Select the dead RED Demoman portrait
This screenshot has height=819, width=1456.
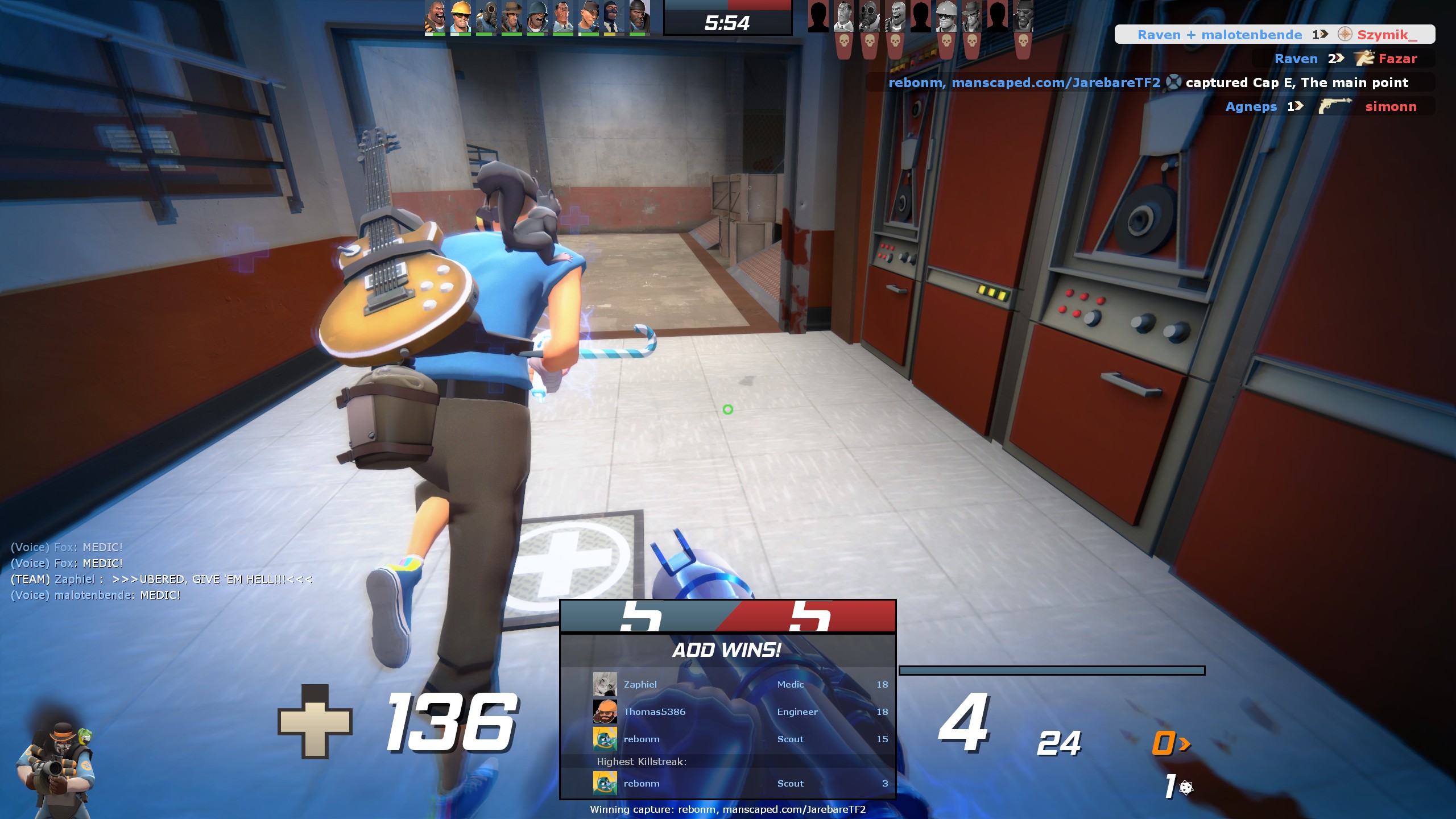point(1023,17)
